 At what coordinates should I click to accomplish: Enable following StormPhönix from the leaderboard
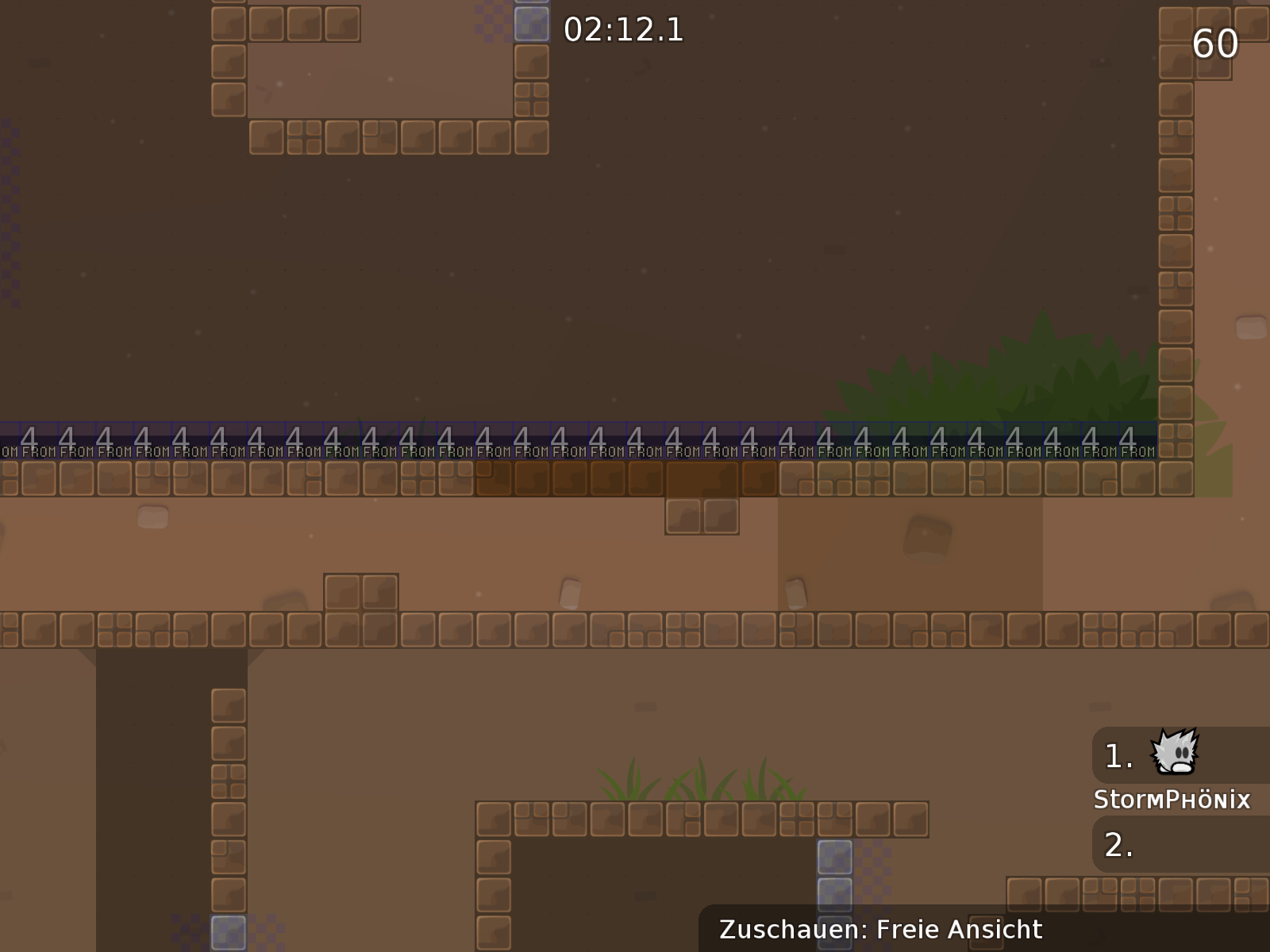point(1172,799)
